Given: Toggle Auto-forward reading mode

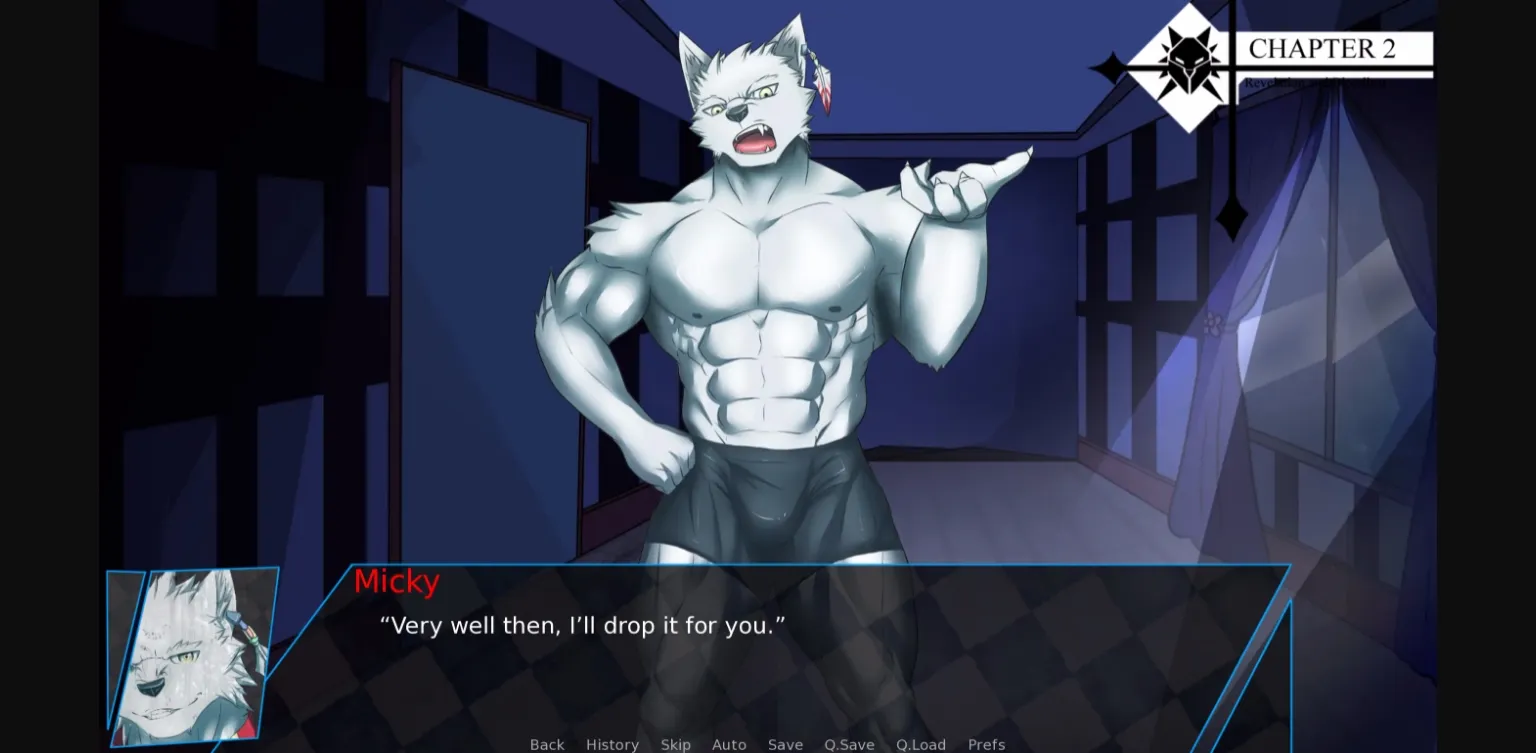Looking at the screenshot, I should click(x=729, y=744).
